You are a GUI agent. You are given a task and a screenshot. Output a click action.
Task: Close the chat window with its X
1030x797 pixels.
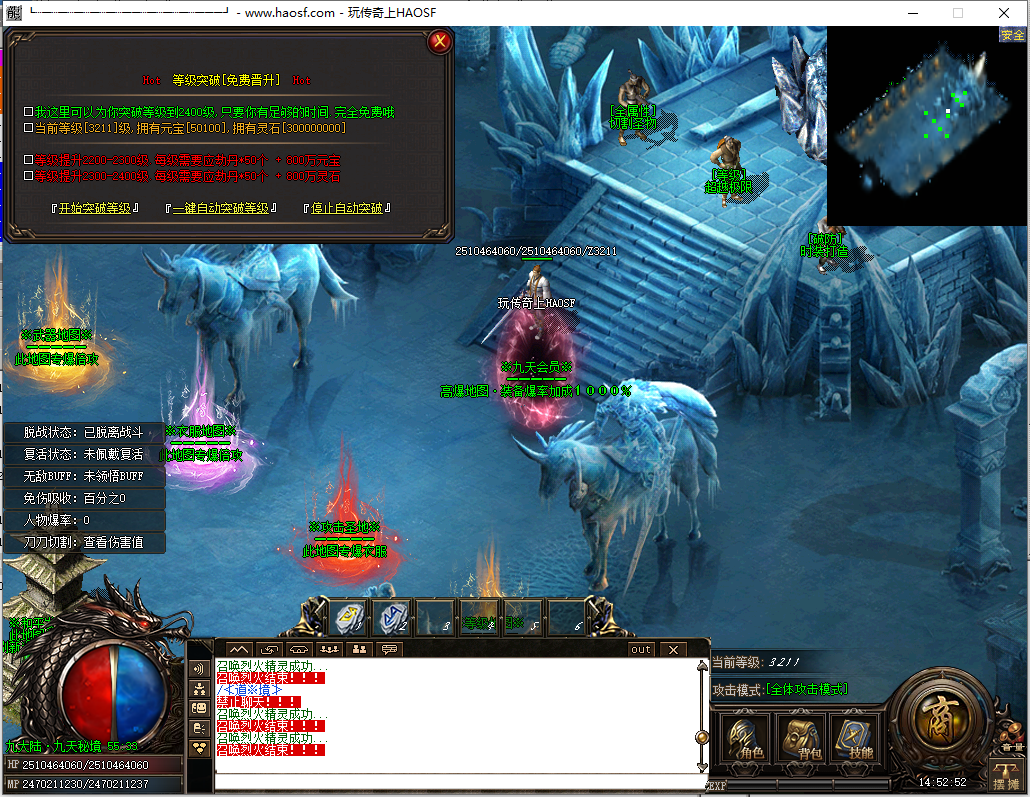coord(673,649)
